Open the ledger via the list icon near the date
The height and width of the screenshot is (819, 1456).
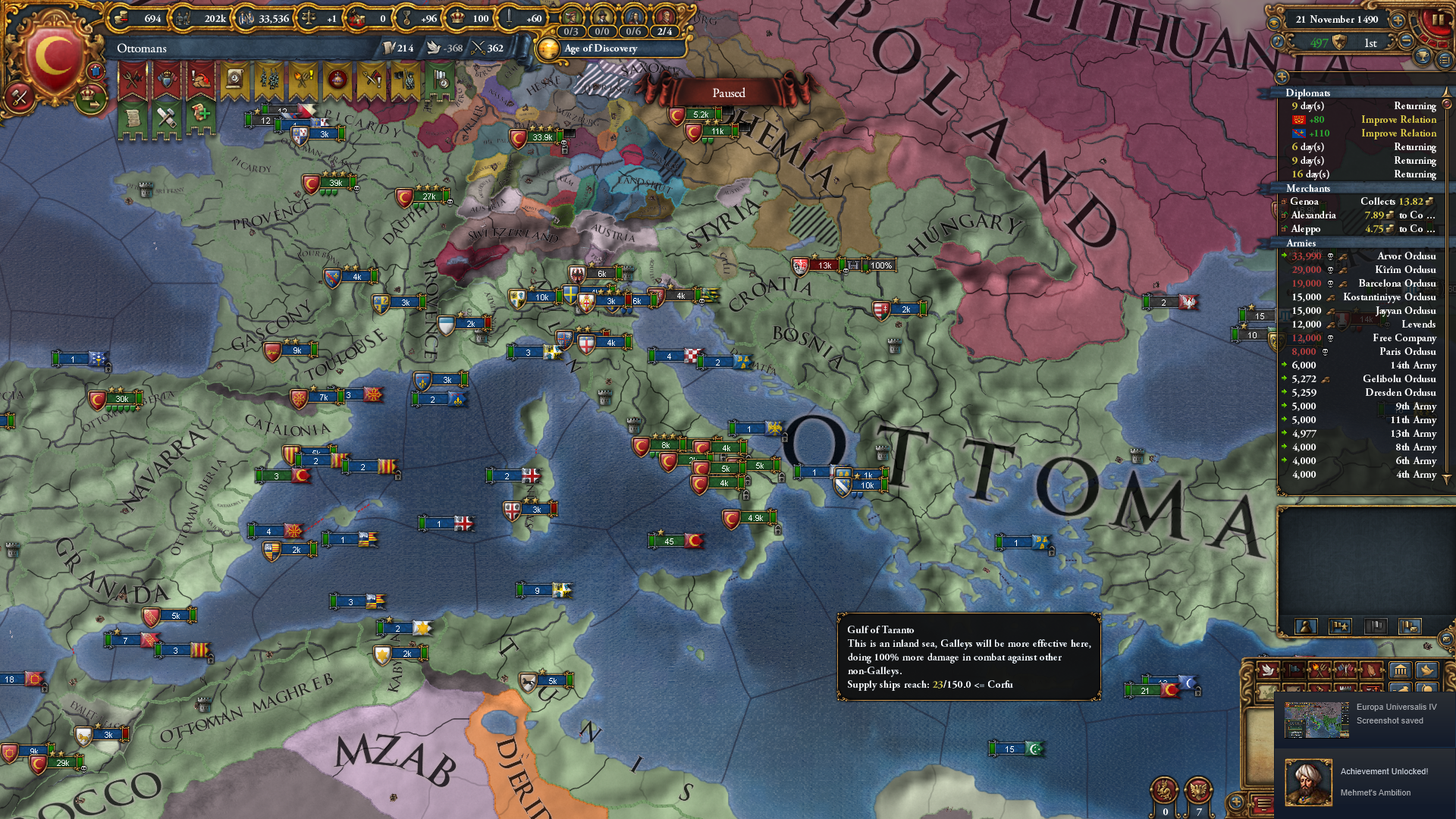tap(1445, 60)
